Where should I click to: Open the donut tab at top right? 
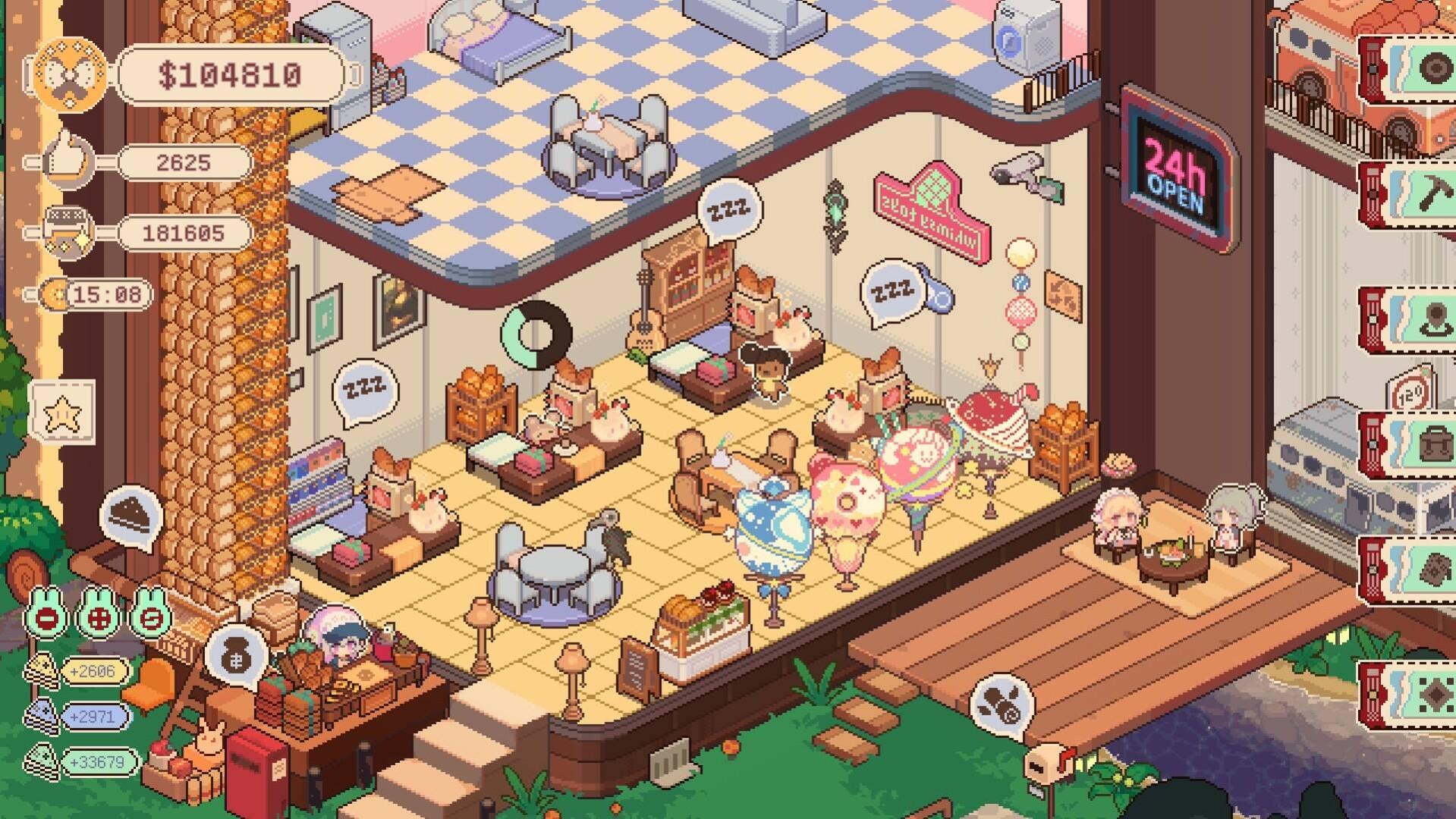click(x=1426, y=70)
